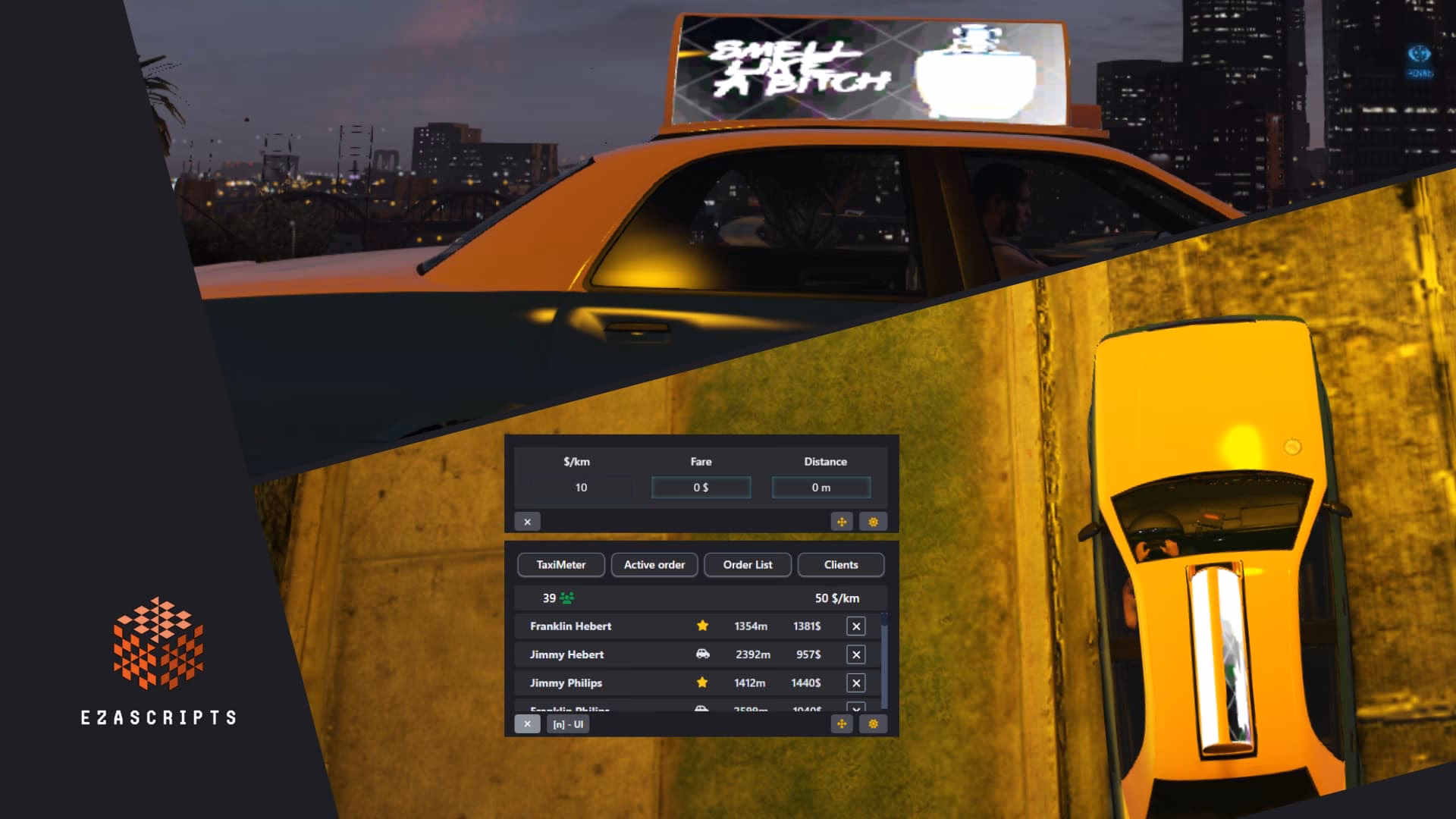Click the TaxiMeter tab button

560,565
